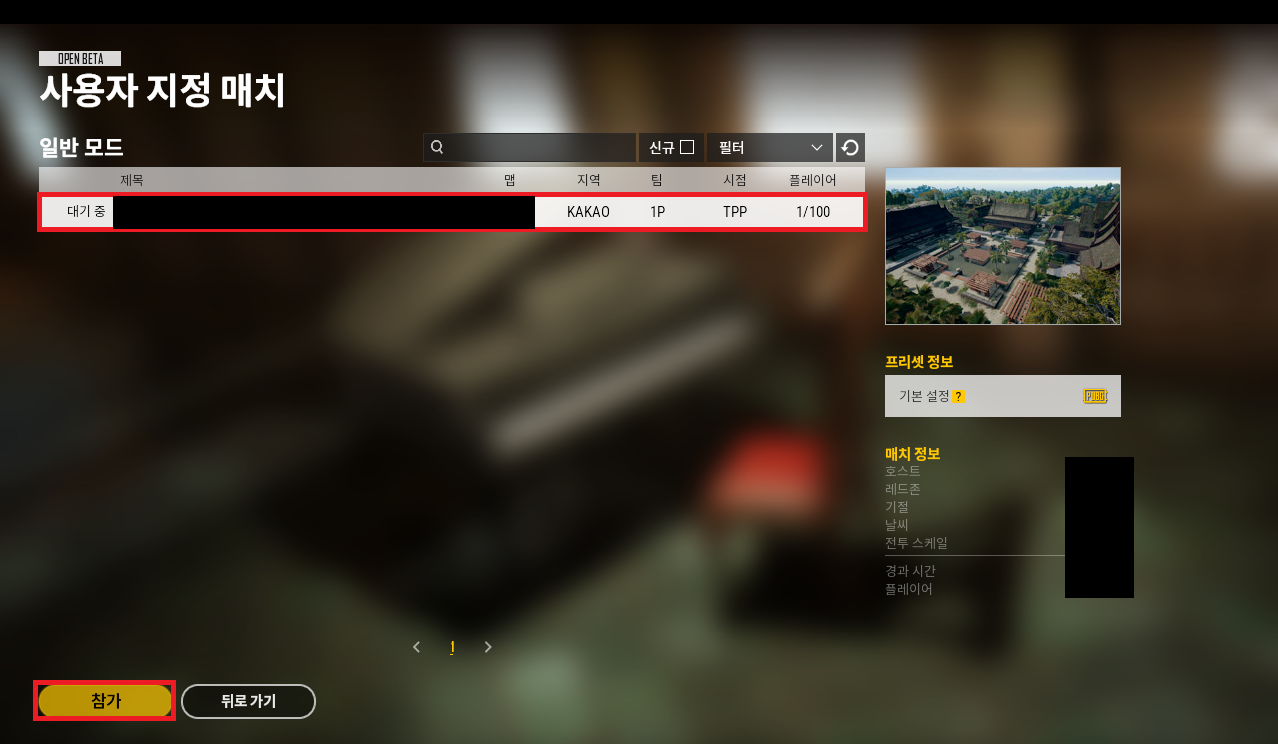
Task: Select the 대기 중 KAKAO match row
Action: pyautogui.click(x=452, y=212)
